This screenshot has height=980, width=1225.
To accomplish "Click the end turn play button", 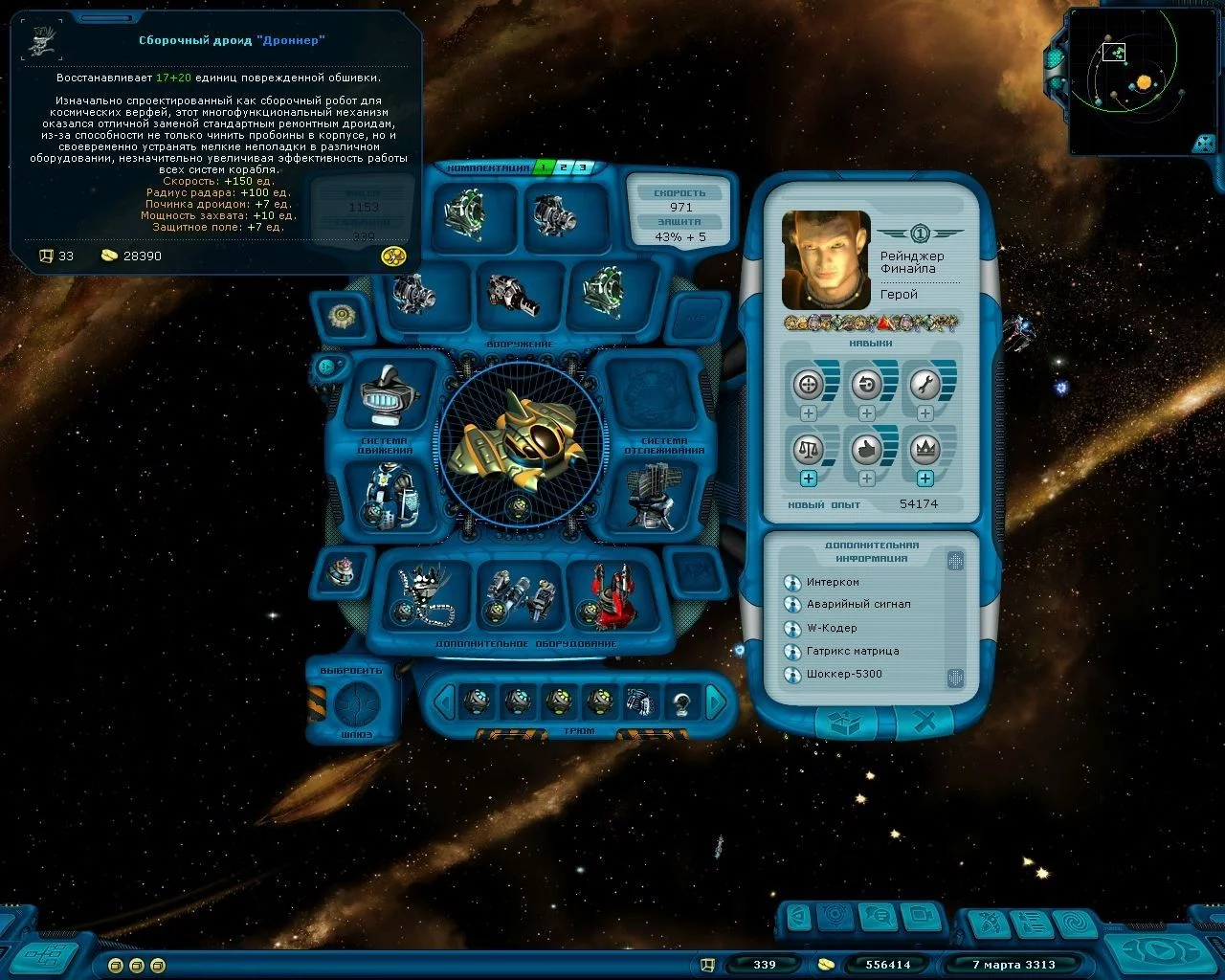I will click(x=1160, y=950).
